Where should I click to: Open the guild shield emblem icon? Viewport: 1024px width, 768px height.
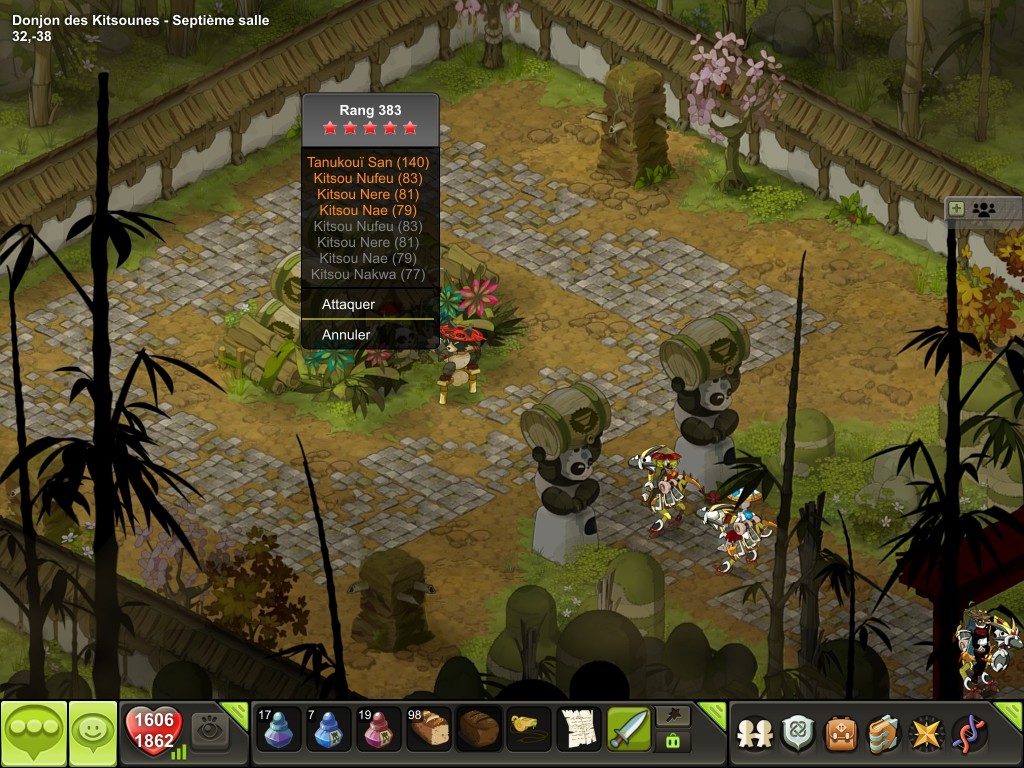[798, 734]
